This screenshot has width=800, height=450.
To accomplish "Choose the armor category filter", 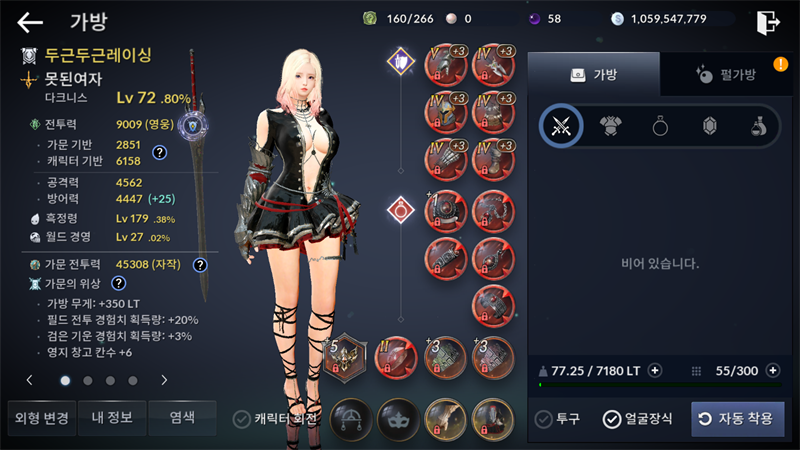I will click(611, 126).
